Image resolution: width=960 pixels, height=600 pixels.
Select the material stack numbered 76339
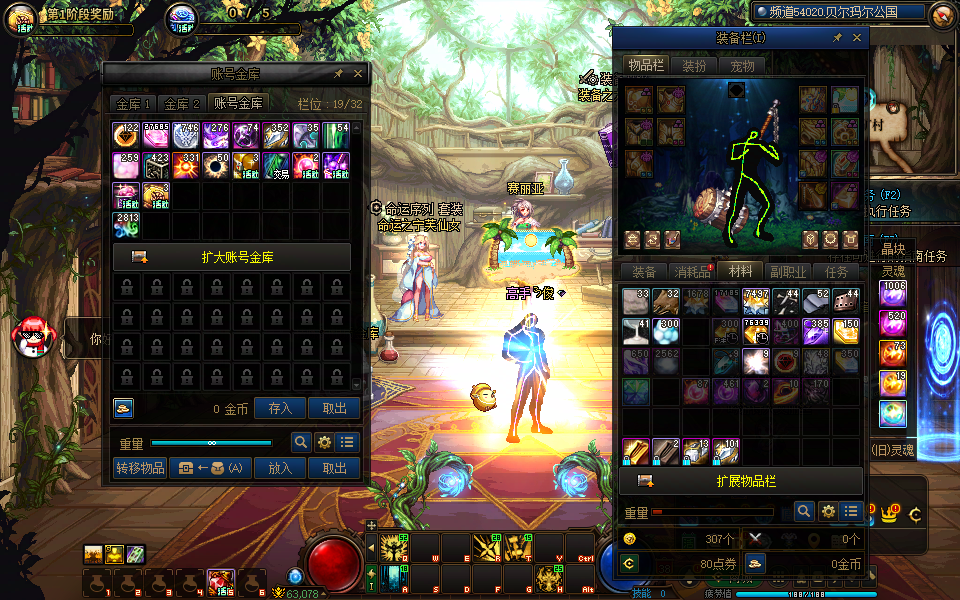pyautogui.click(x=757, y=331)
